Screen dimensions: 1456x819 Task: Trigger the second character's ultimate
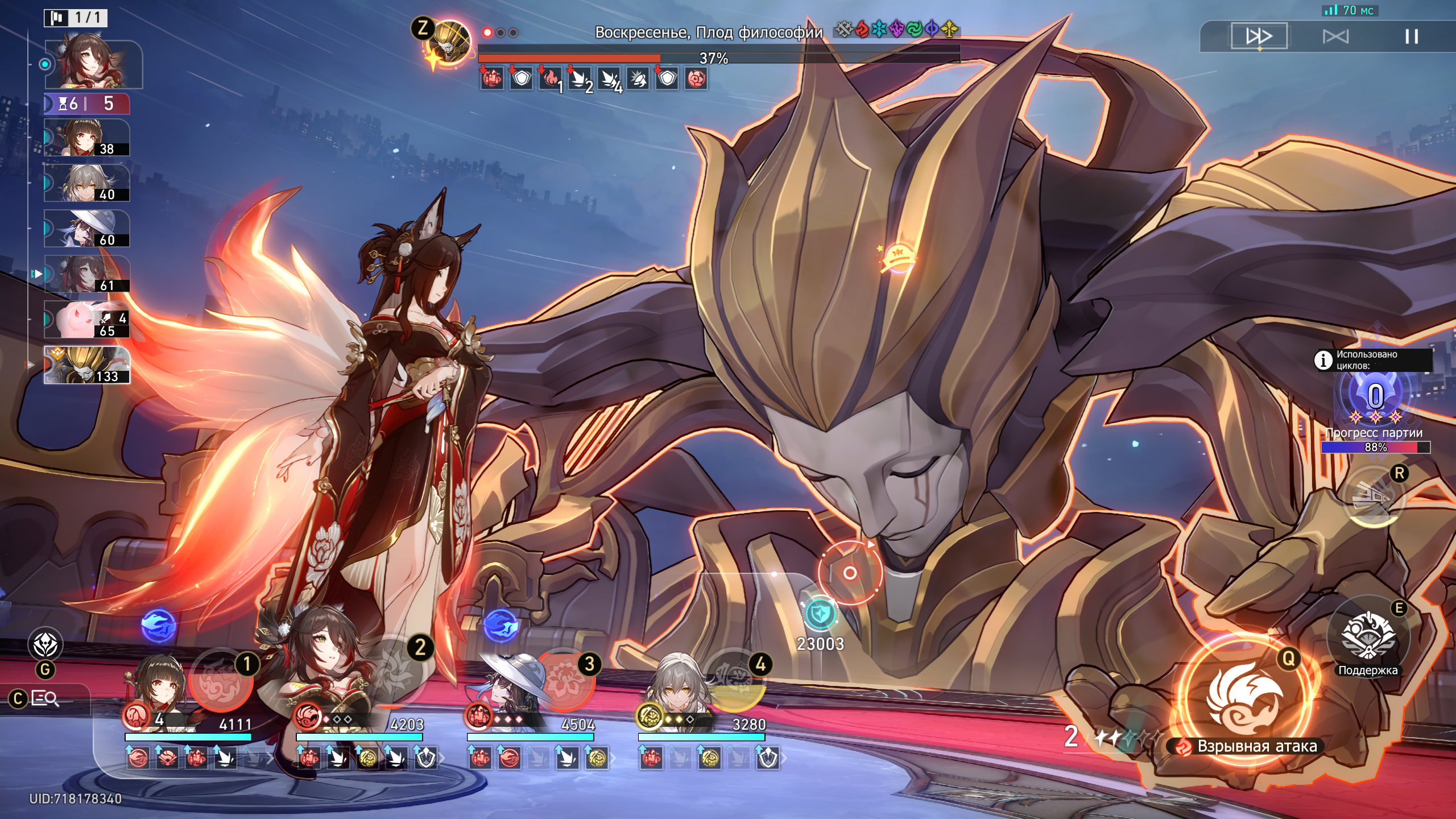[x=392, y=674]
